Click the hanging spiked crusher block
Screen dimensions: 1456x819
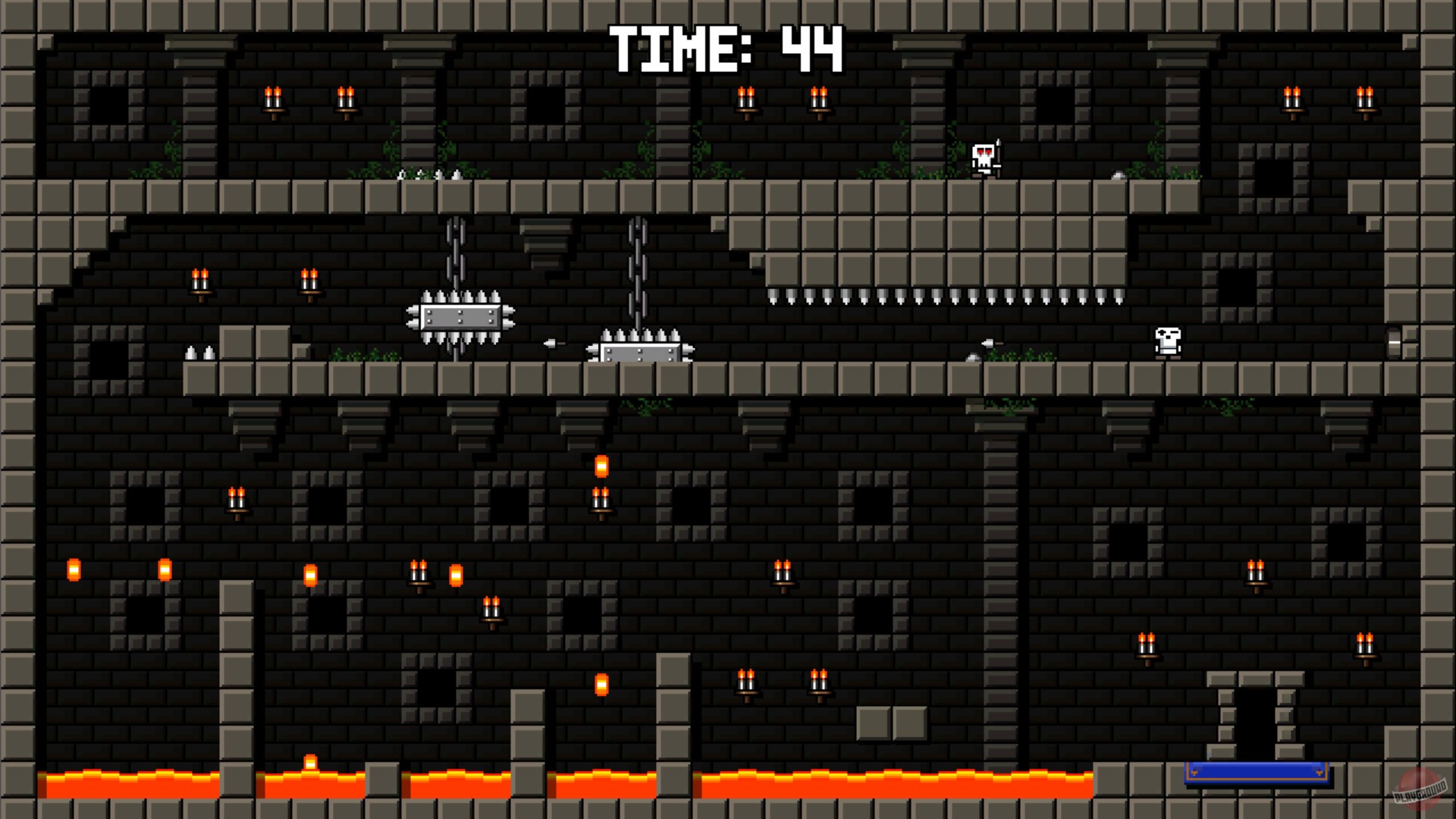pos(461,317)
